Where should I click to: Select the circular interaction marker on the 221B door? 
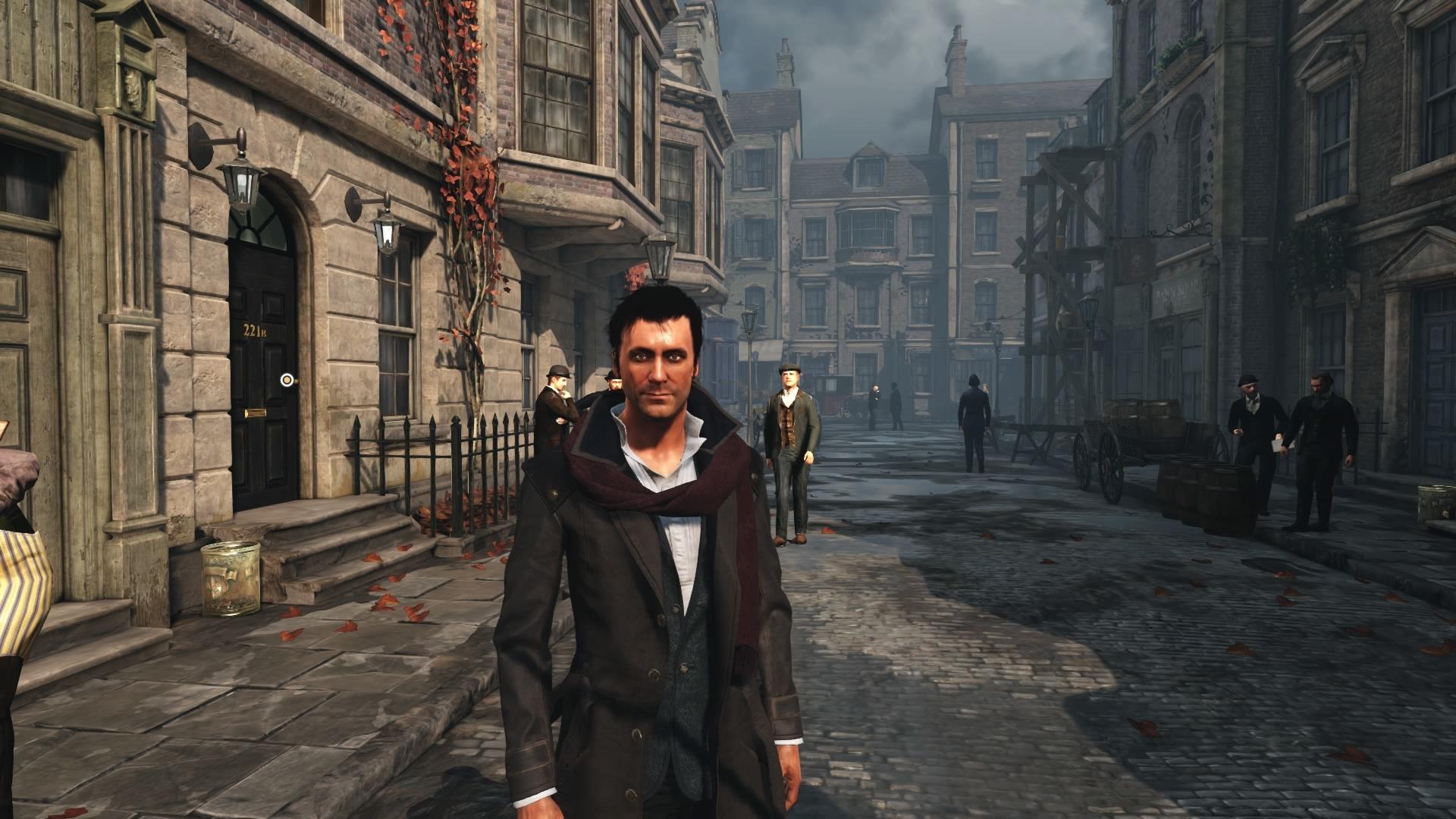(287, 379)
